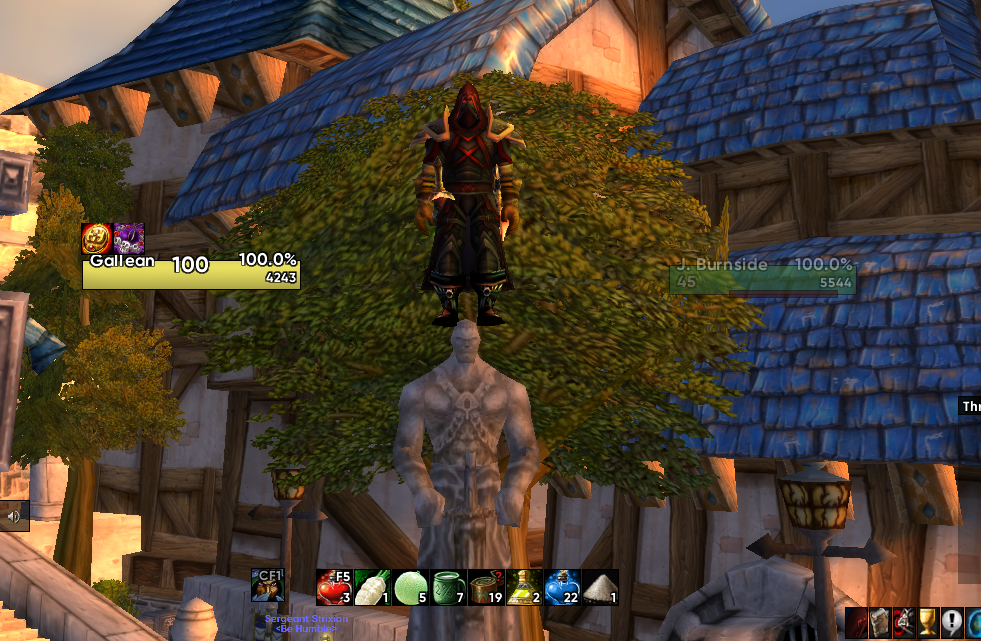Use the red heart healing potion
Viewport: 981px width, 641px height.
(x=333, y=586)
